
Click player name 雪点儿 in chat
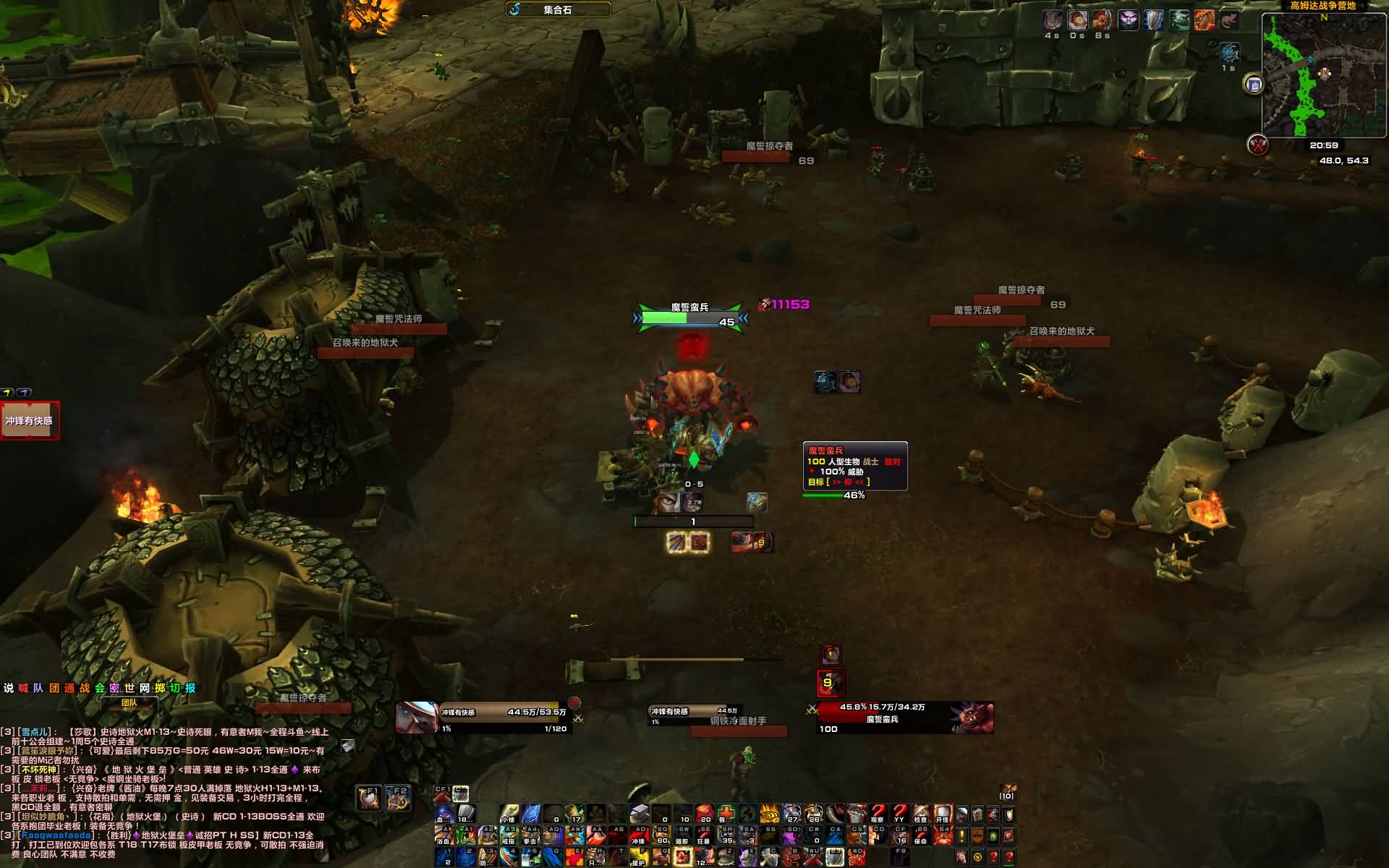click(x=35, y=732)
